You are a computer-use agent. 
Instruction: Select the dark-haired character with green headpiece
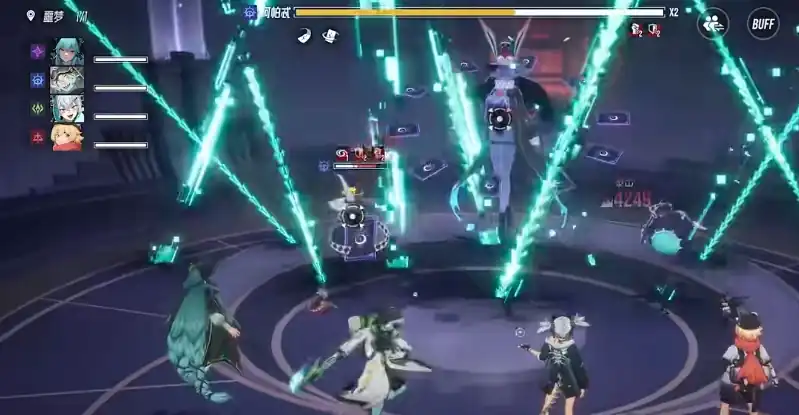(67, 80)
